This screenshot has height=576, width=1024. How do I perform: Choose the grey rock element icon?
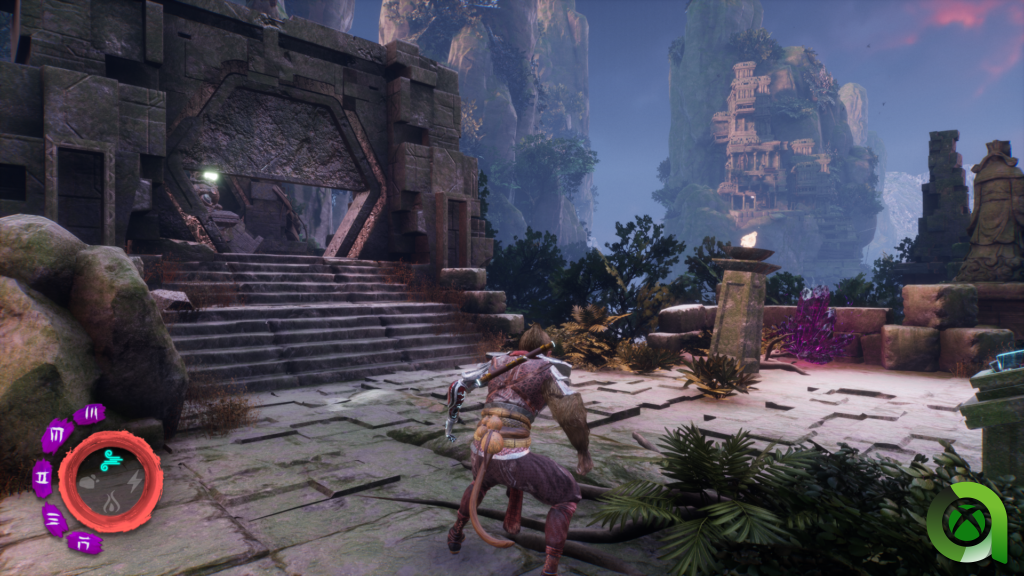[88, 482]
